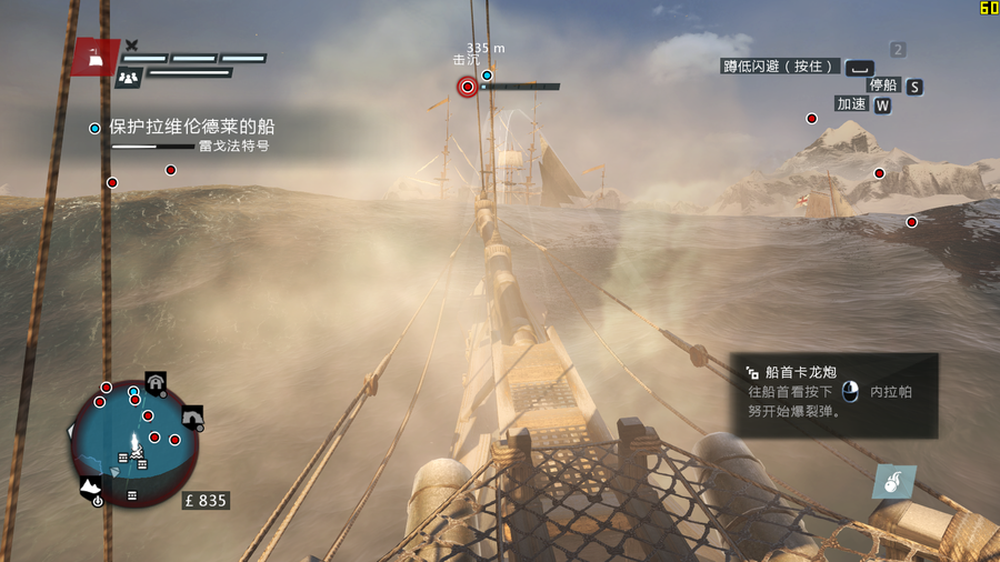Viewport: 1000px width, 562px height.
Task: Select the mountain marker on minimap edge
Action: pos(91,485)
